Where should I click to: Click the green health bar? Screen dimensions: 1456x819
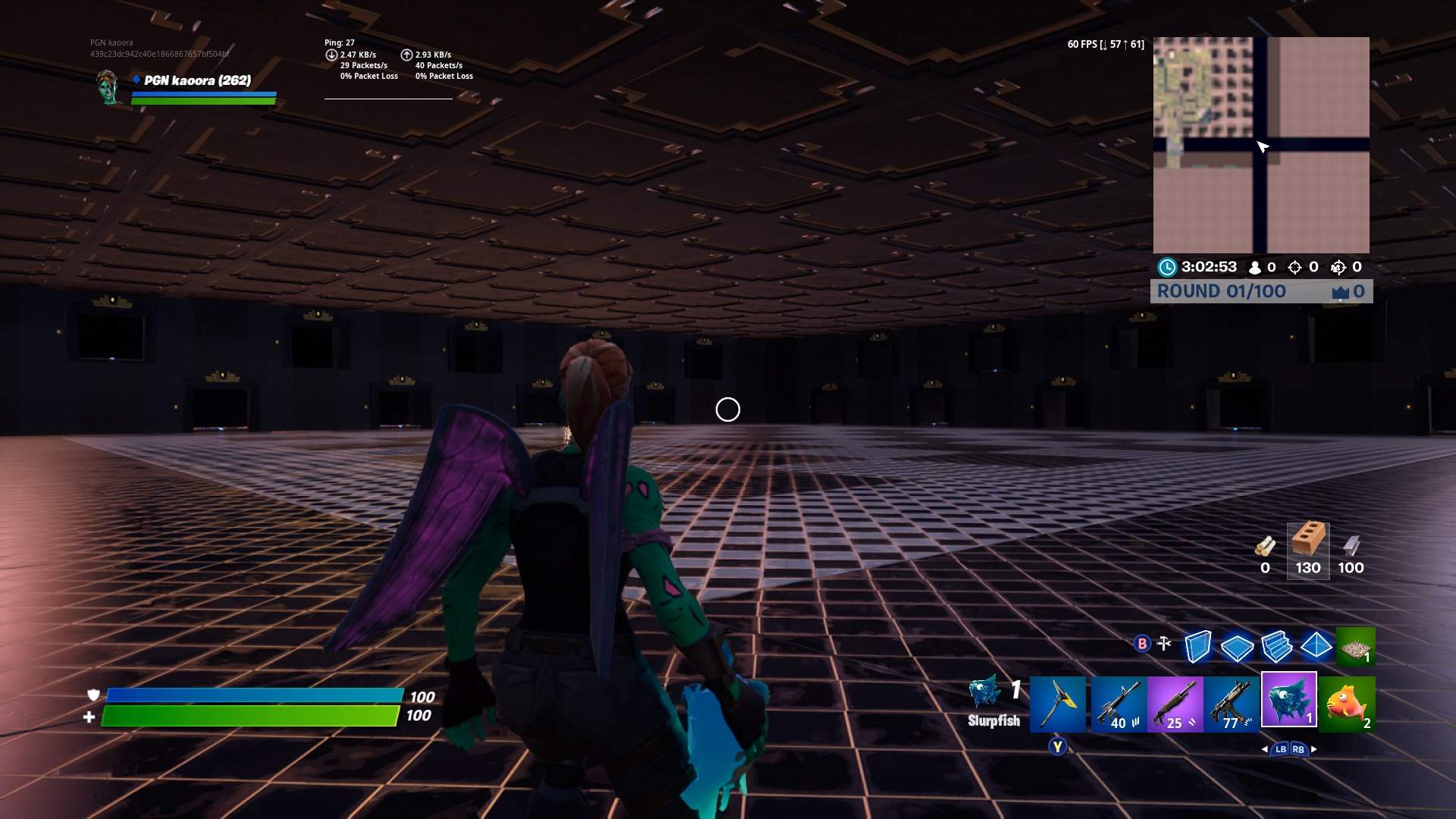250,714
